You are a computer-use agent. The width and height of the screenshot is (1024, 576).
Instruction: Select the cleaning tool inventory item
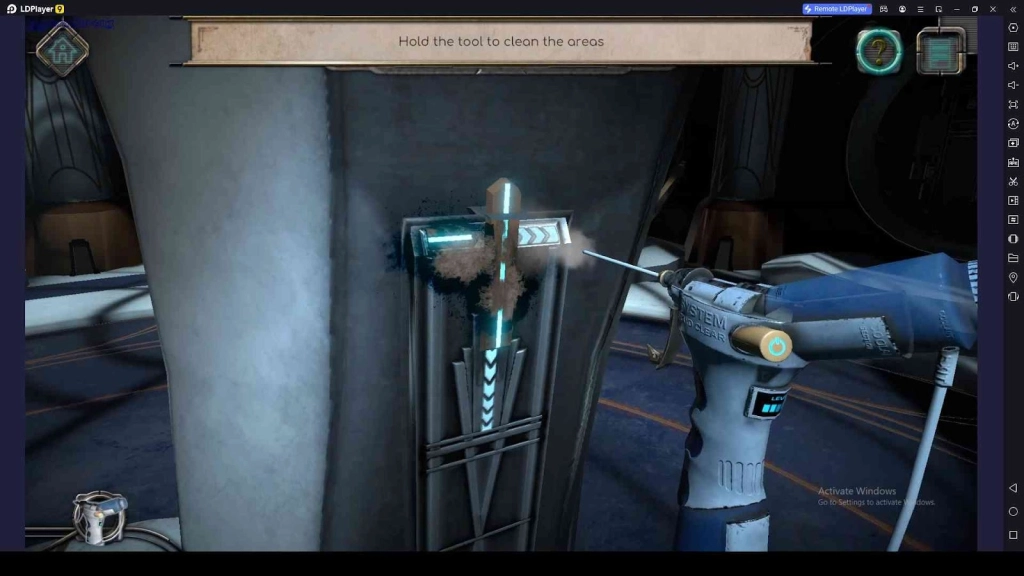point(101,517)
